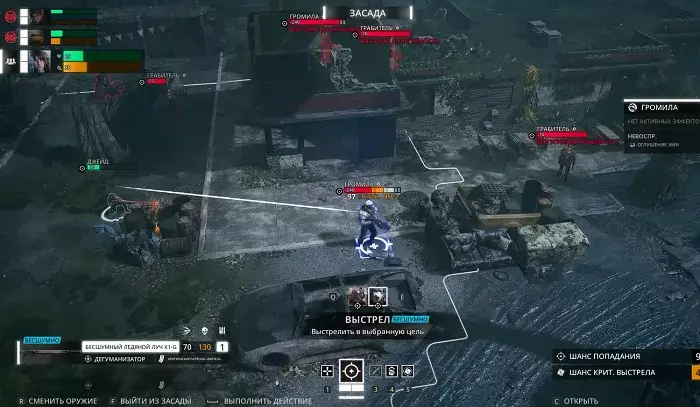Select the active bottom squad member portrait
700x407 pixels.
(41, 60)
